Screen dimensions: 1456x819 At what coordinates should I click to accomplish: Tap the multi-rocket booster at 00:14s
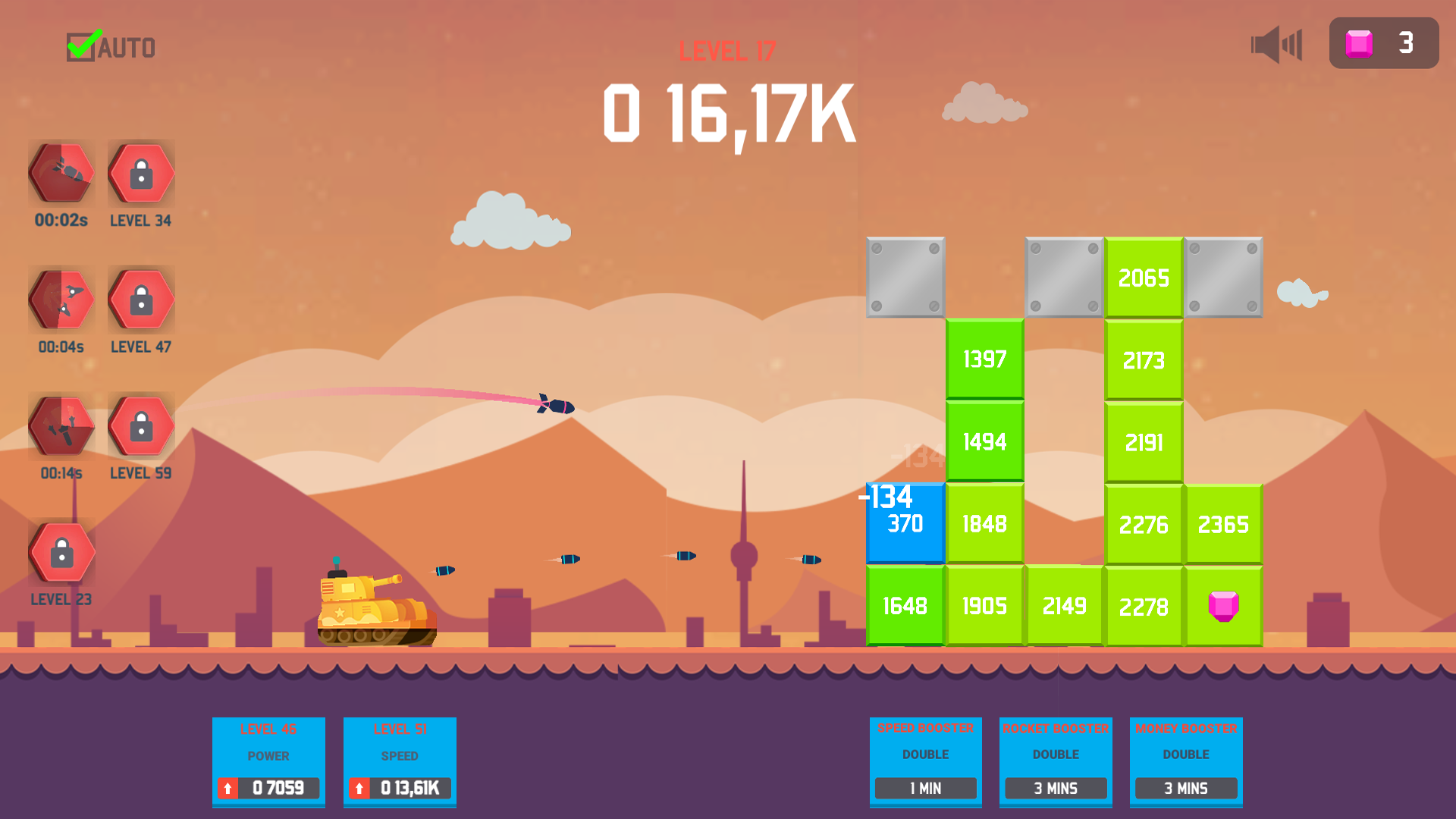point(61,425)
